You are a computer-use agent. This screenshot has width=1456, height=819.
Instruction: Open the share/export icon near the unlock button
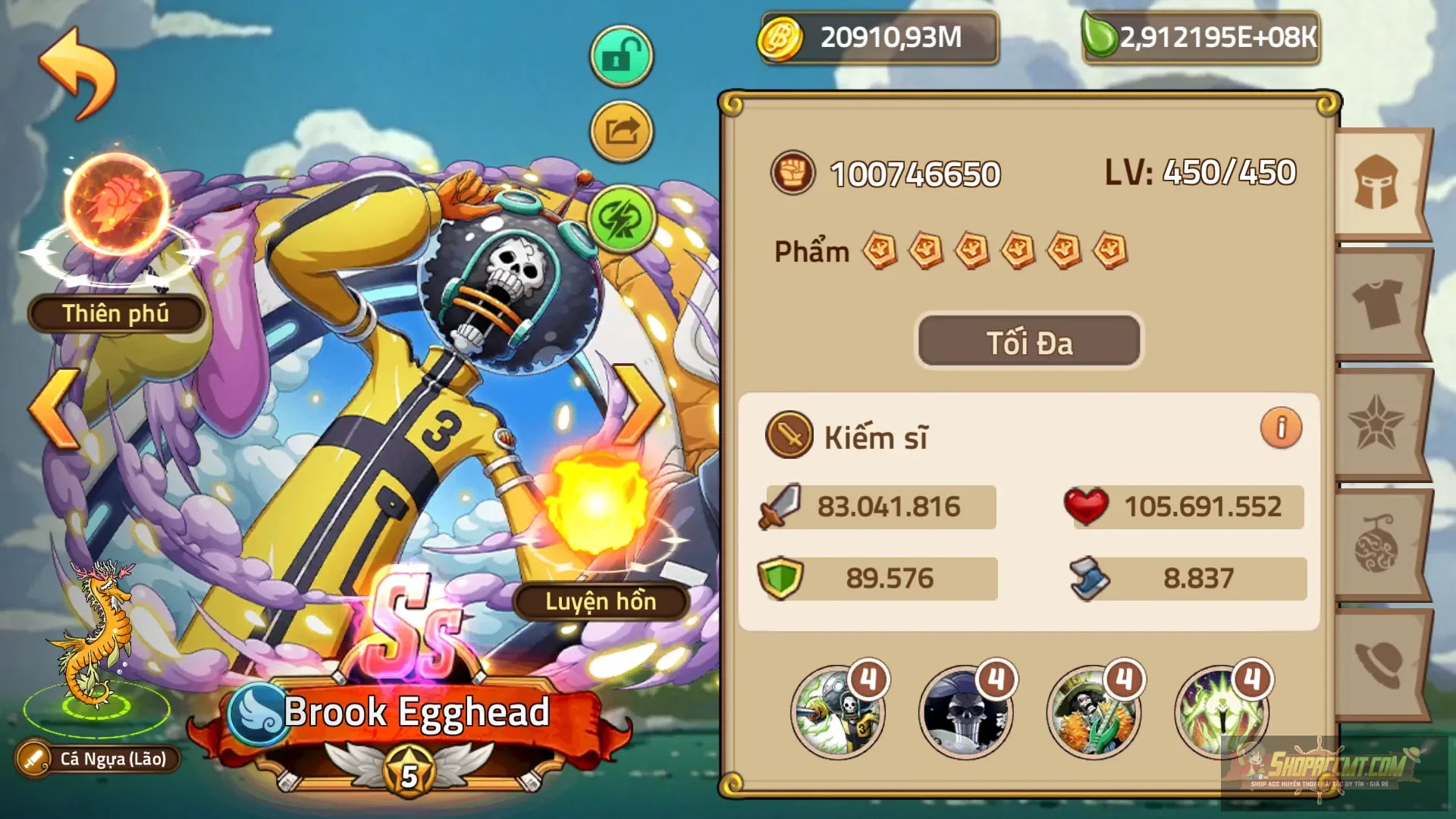point(621,130)
